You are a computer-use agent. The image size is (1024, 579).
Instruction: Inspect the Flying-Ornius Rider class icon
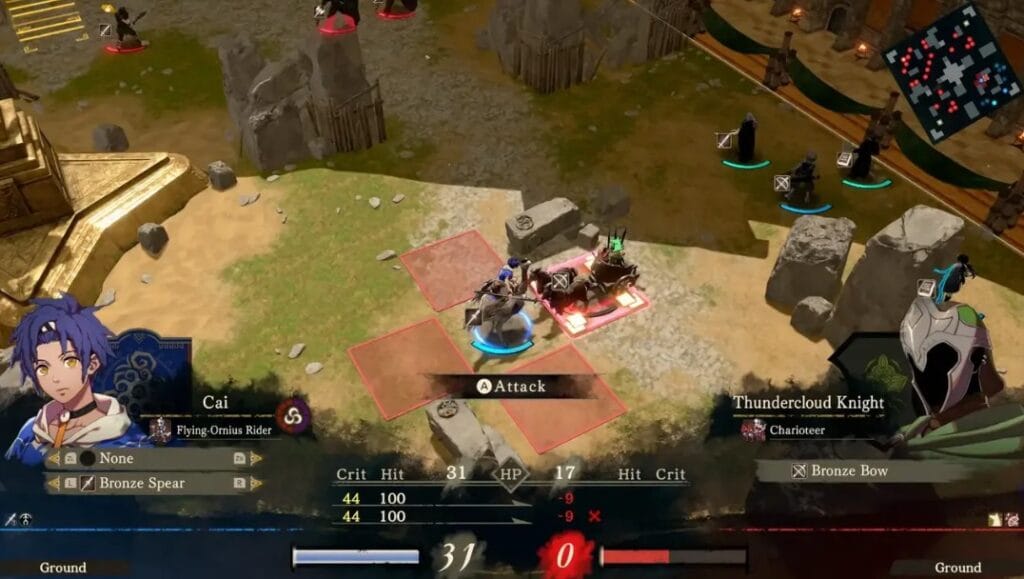pyautogui.click(x=160, y=431)
